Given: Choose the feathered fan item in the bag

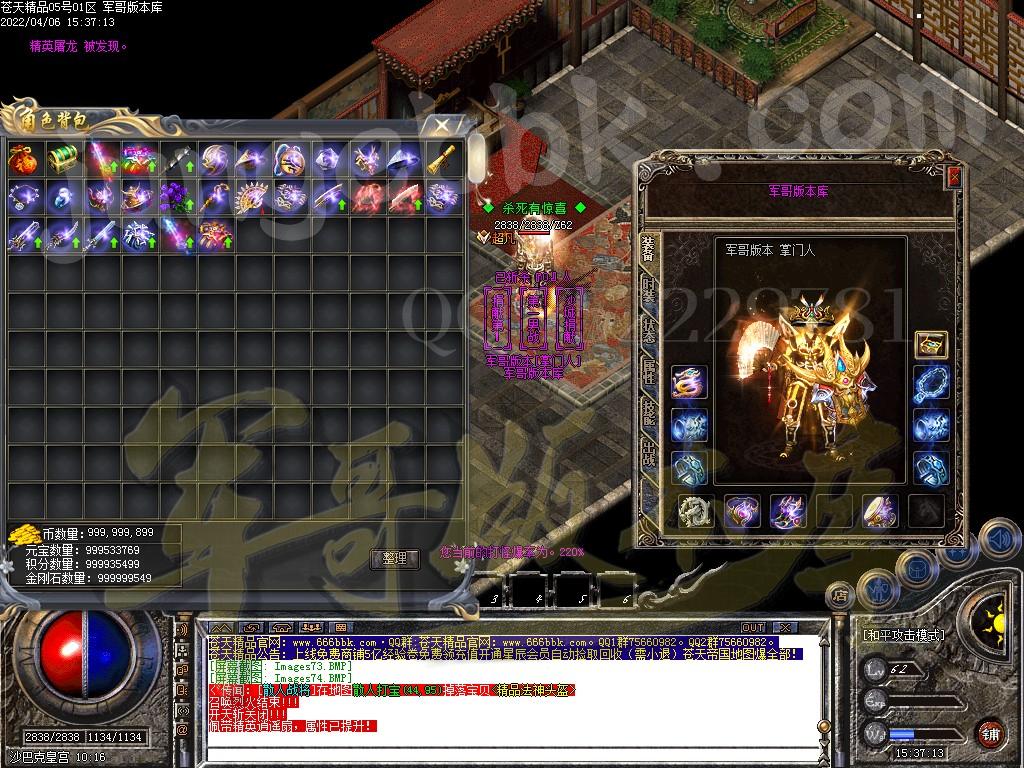Looking at the screenshot, I should coord(251,196).
